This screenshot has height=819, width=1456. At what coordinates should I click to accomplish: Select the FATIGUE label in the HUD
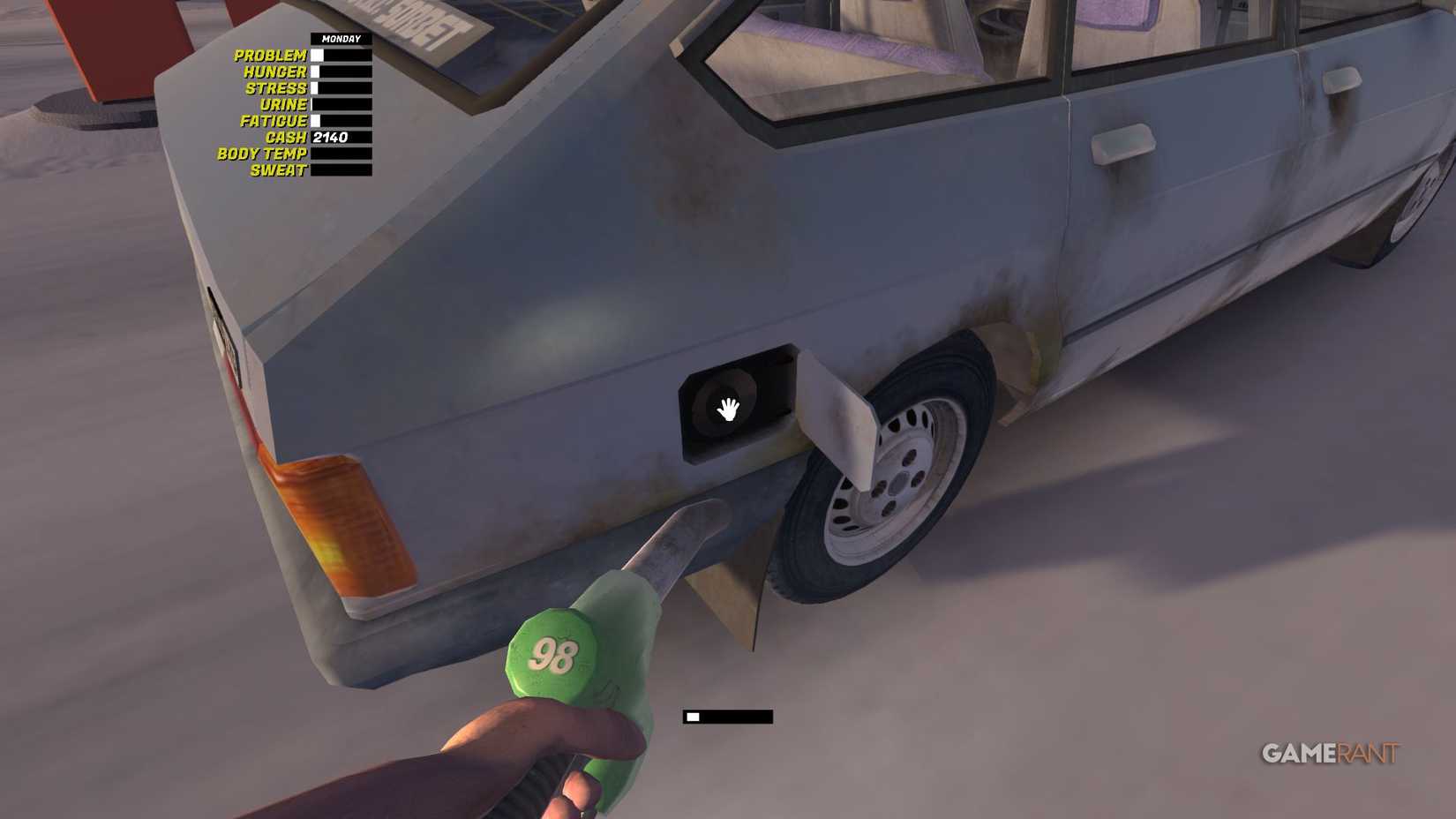click(x=276, y=121)
